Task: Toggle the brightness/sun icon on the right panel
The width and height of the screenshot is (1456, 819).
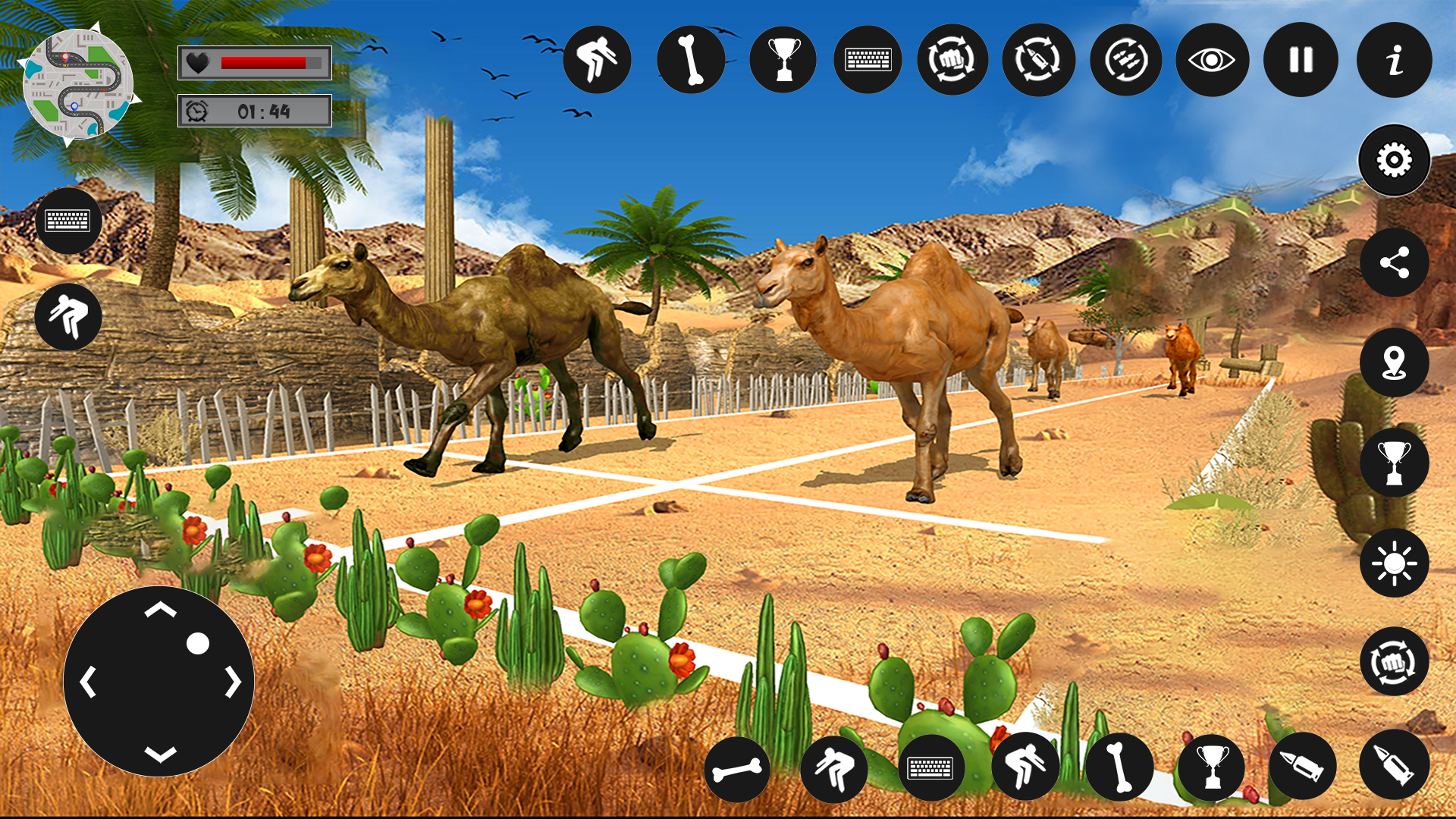Action: pyautogui.click(x=1394, y=563)
